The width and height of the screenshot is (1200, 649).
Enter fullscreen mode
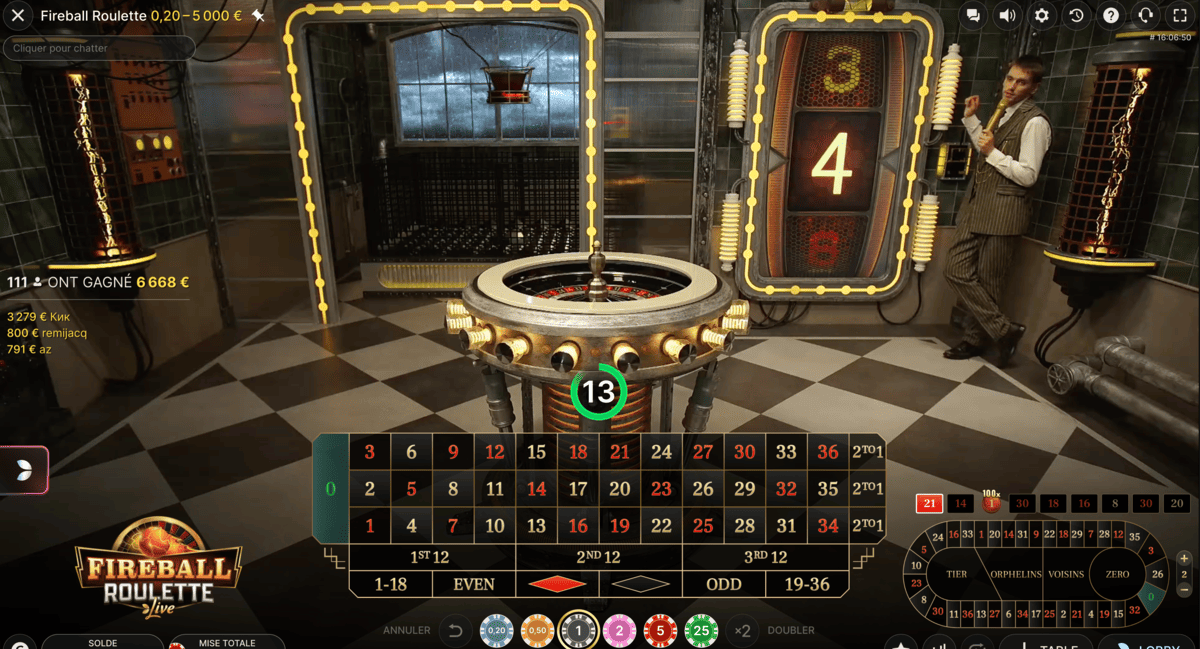click(x=1180, y=16)
